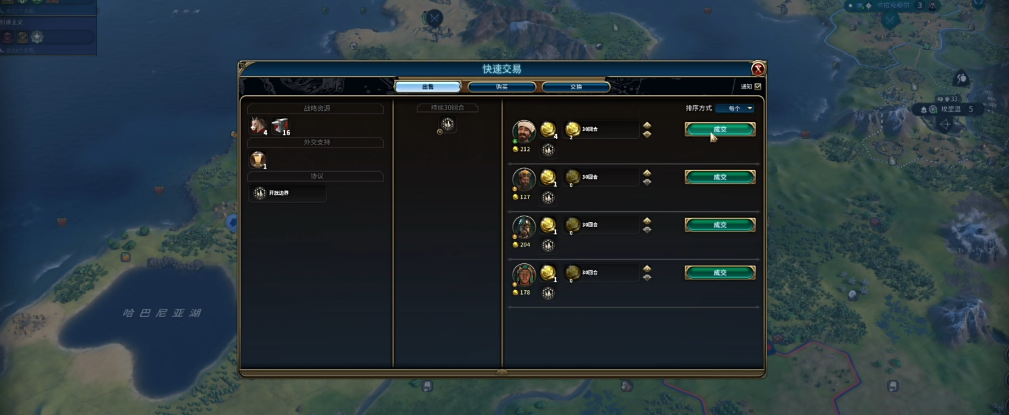This screenshot has height=415, width=1009.
Task: Make the deal with the 178-gold leader
Action: [x=719, y=272]
